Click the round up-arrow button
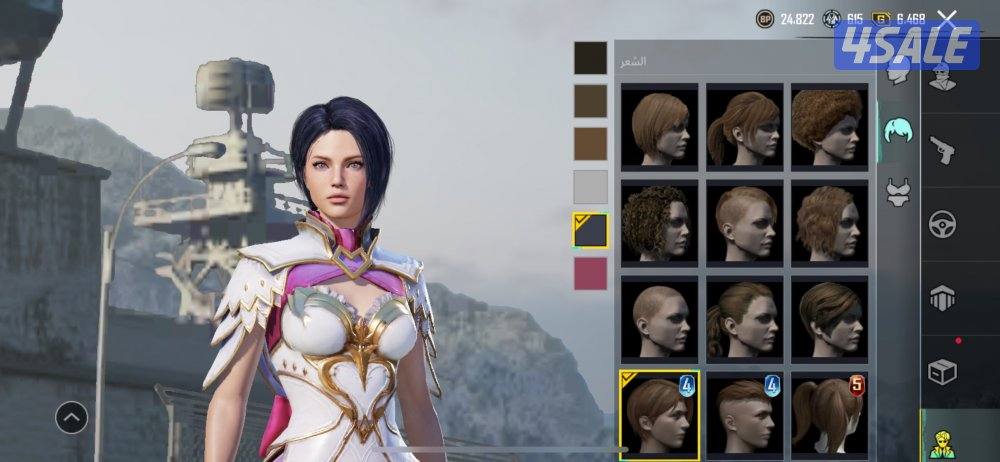Screen dimensions: 1000x462 coord(72,417)
